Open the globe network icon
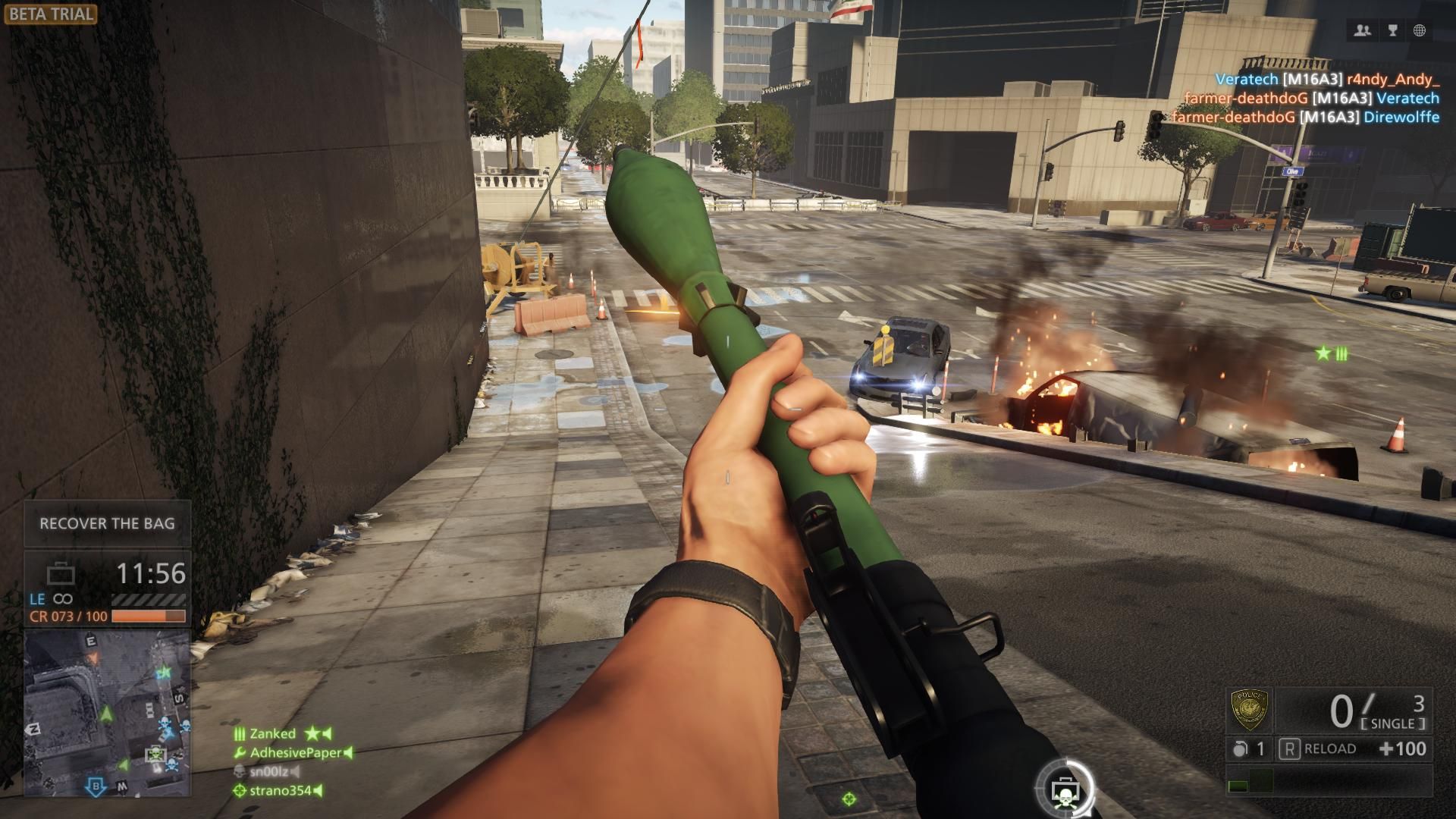 coord(1420,30)
